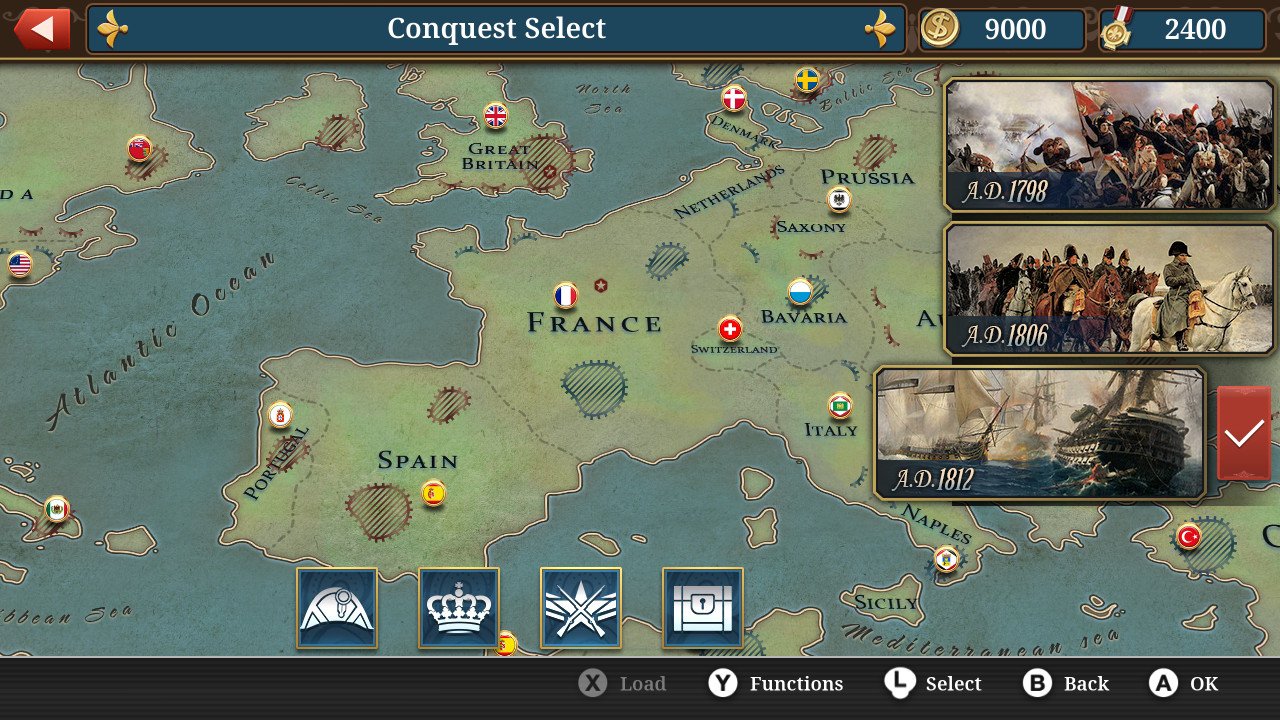Open the treasure chest menu
This screenshot has width=1280, height=720.
[x=703, y=608]
